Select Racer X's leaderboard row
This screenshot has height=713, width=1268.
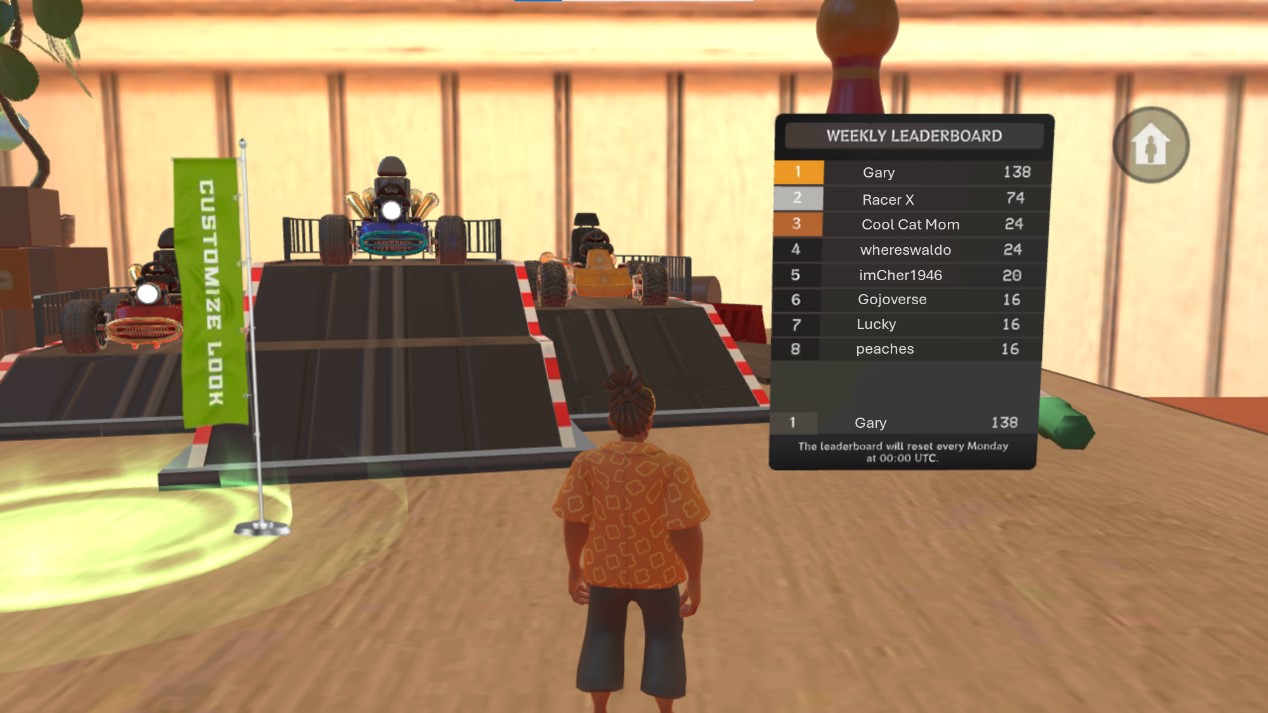(910, 199)
